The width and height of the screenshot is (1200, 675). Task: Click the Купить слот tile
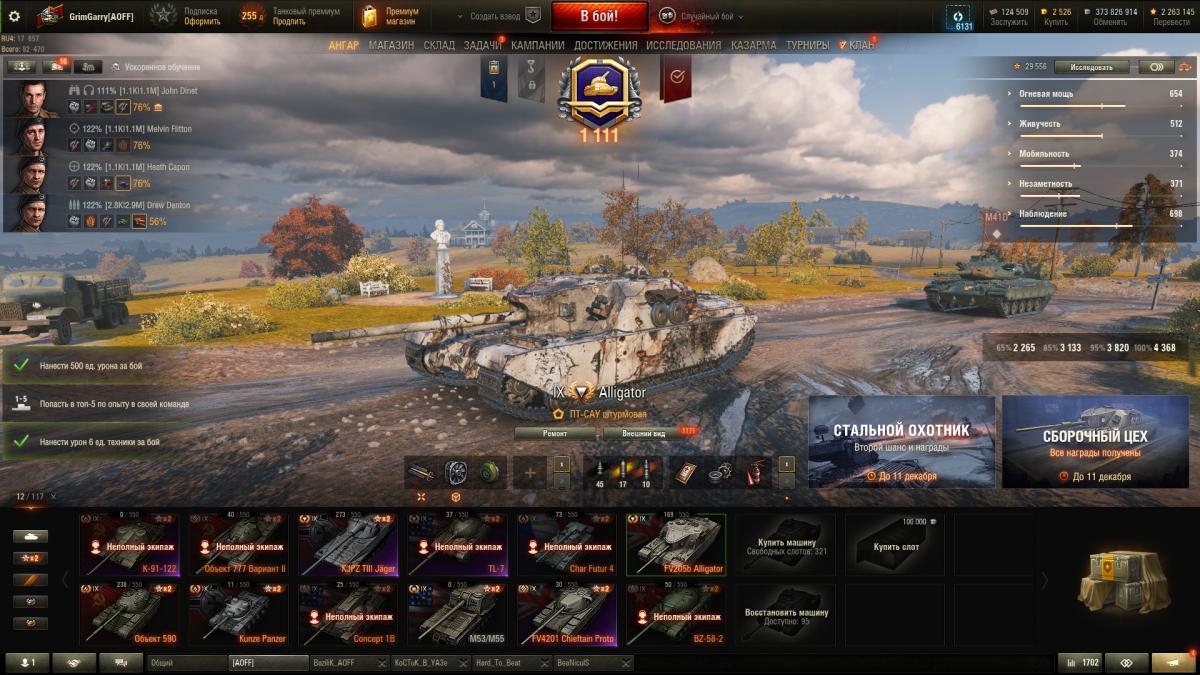pos(894,545)
